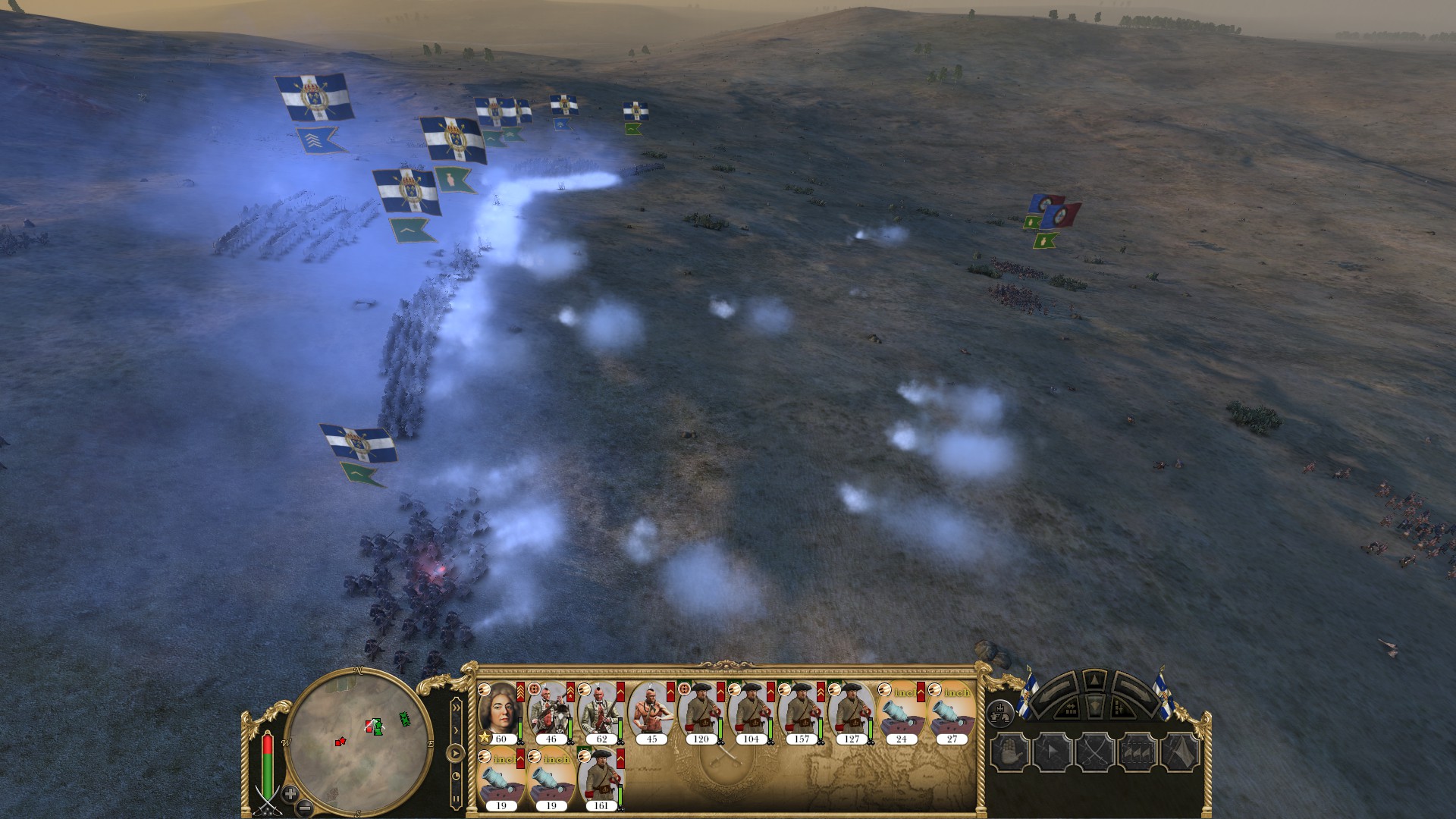The width and height of the screenshot is (1456, 819).
Task: Toggle the run order arrow button
Action: [1051, 753]
